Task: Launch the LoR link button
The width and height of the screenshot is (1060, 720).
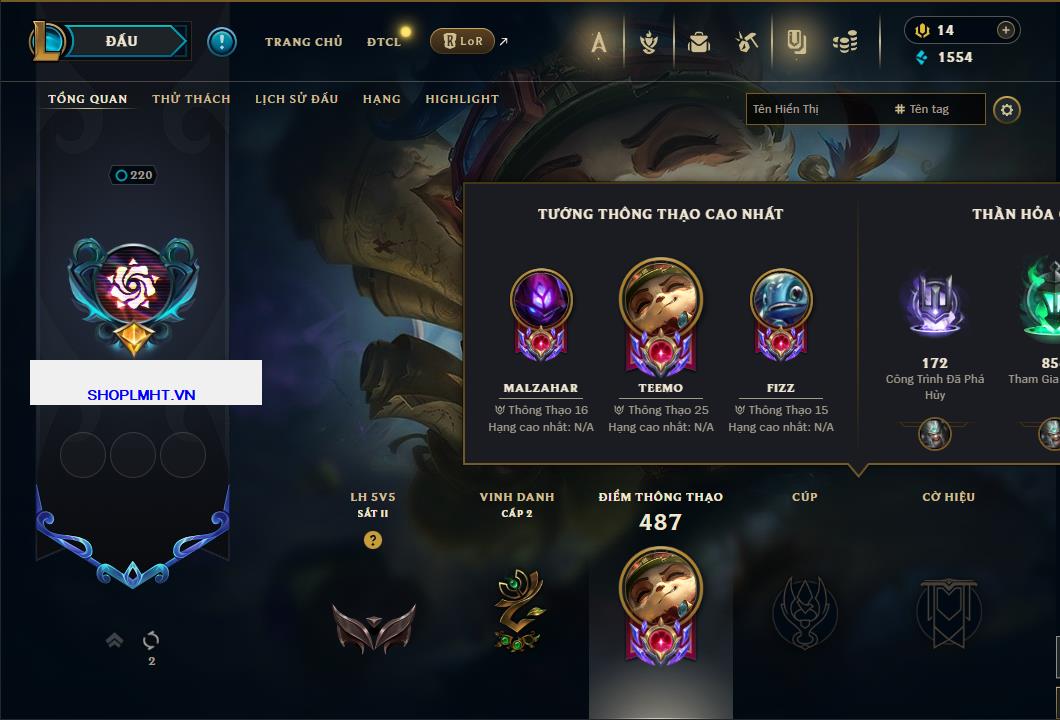Action: [x=462, y=41]
